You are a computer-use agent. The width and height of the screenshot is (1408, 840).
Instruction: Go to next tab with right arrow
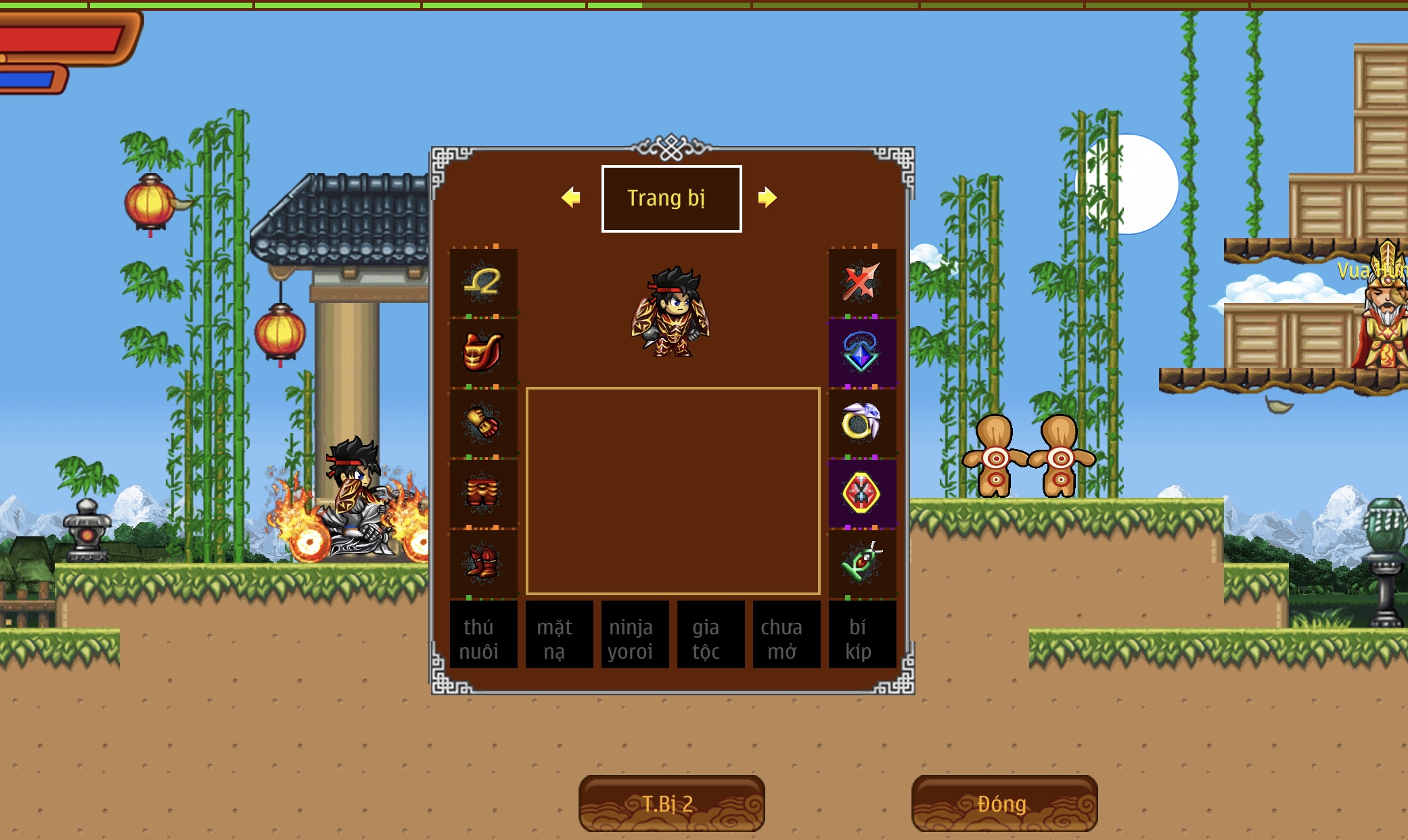[x=767, y=197]
